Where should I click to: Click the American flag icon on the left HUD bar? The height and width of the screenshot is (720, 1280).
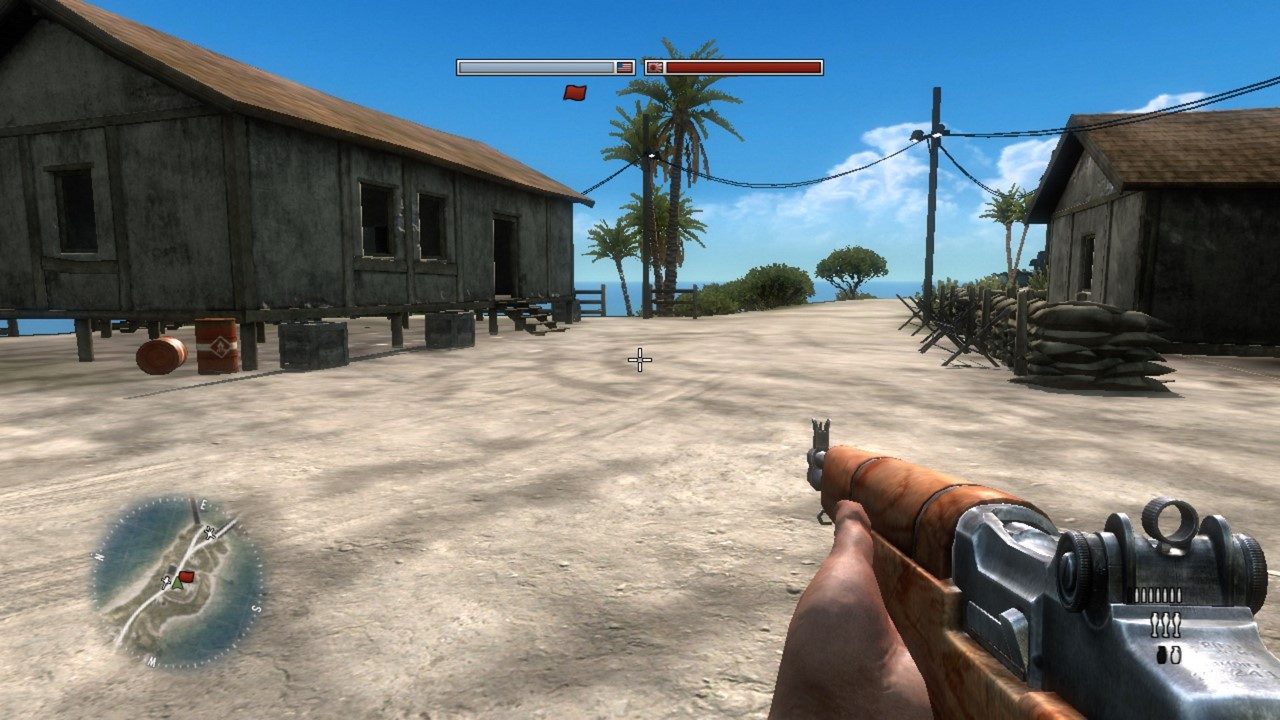(623, 66)
